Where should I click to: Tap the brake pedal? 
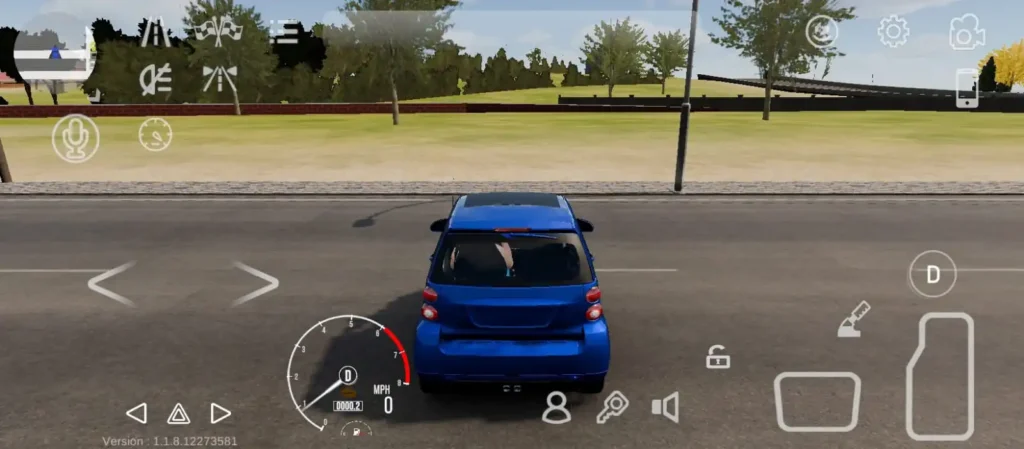pyautogui.click(x=817, y=402)
